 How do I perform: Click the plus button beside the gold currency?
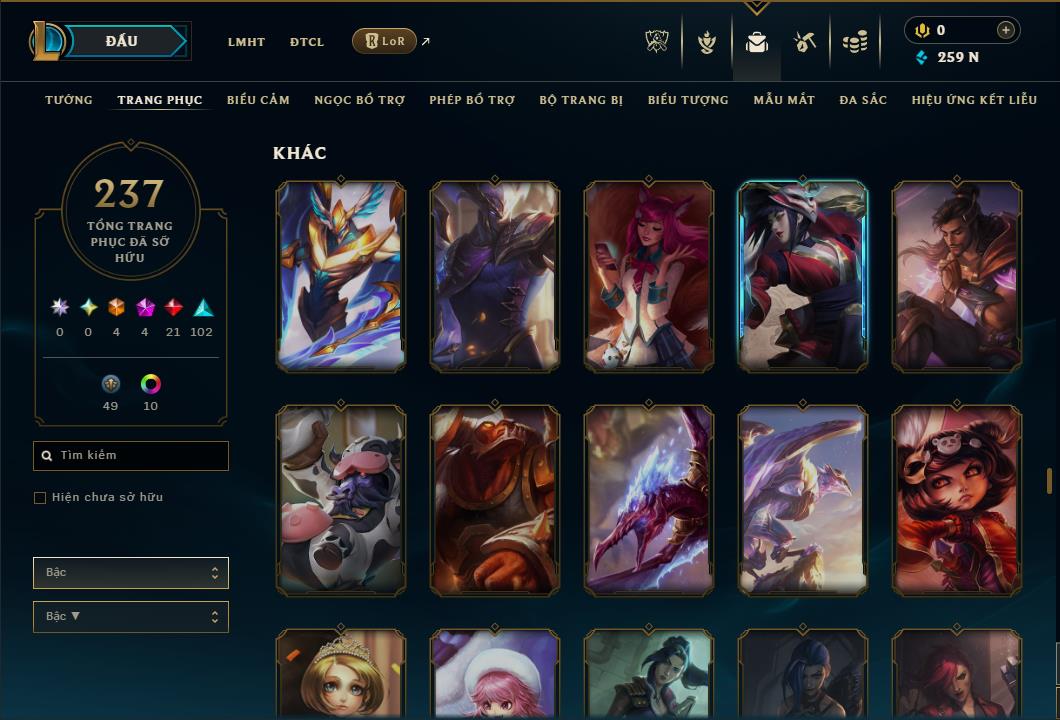coord(1005,30)
